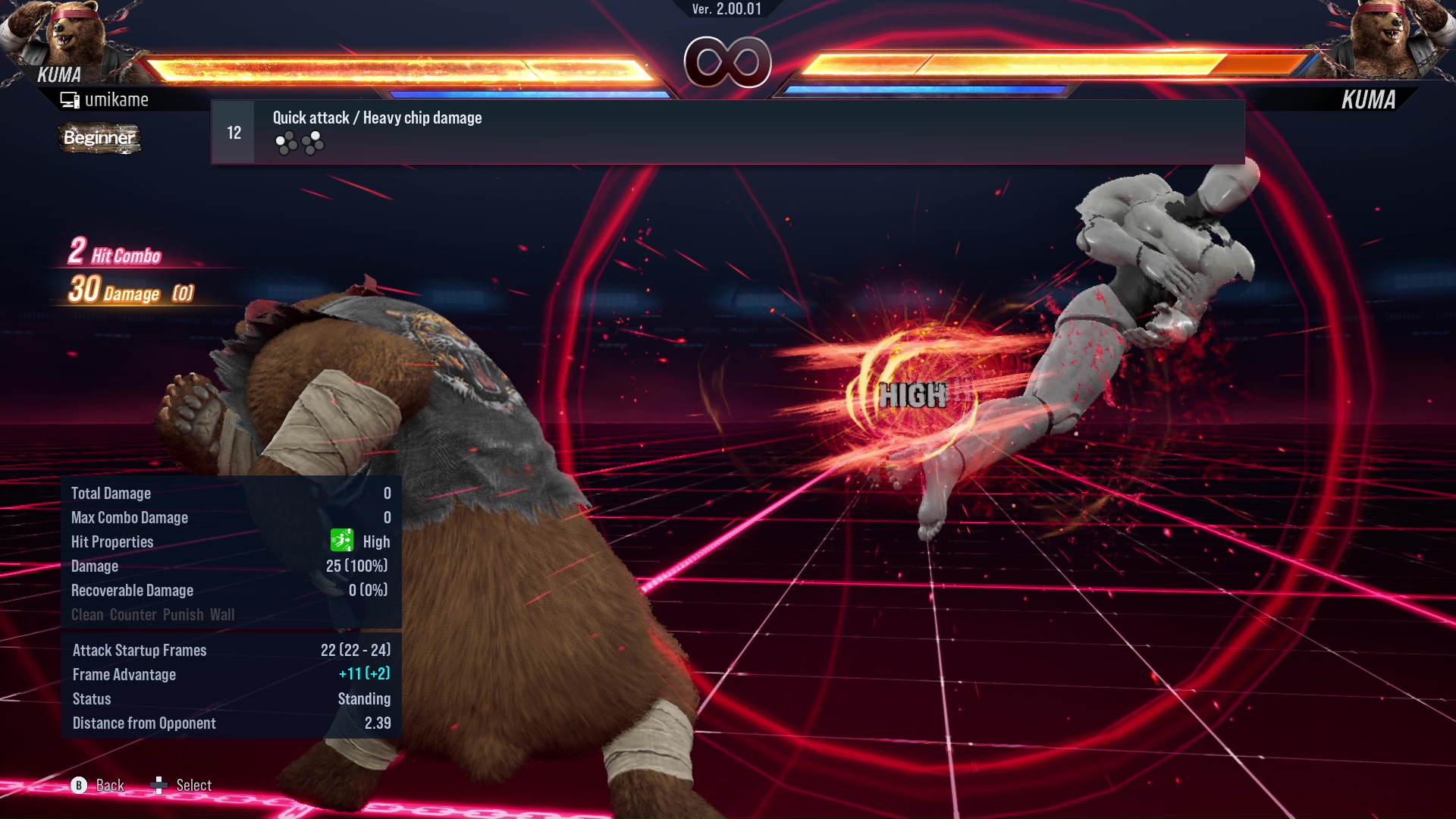Toggle the Counter hit condition label
Viewport: 1456px width, 819px height.
coord(134,614)
